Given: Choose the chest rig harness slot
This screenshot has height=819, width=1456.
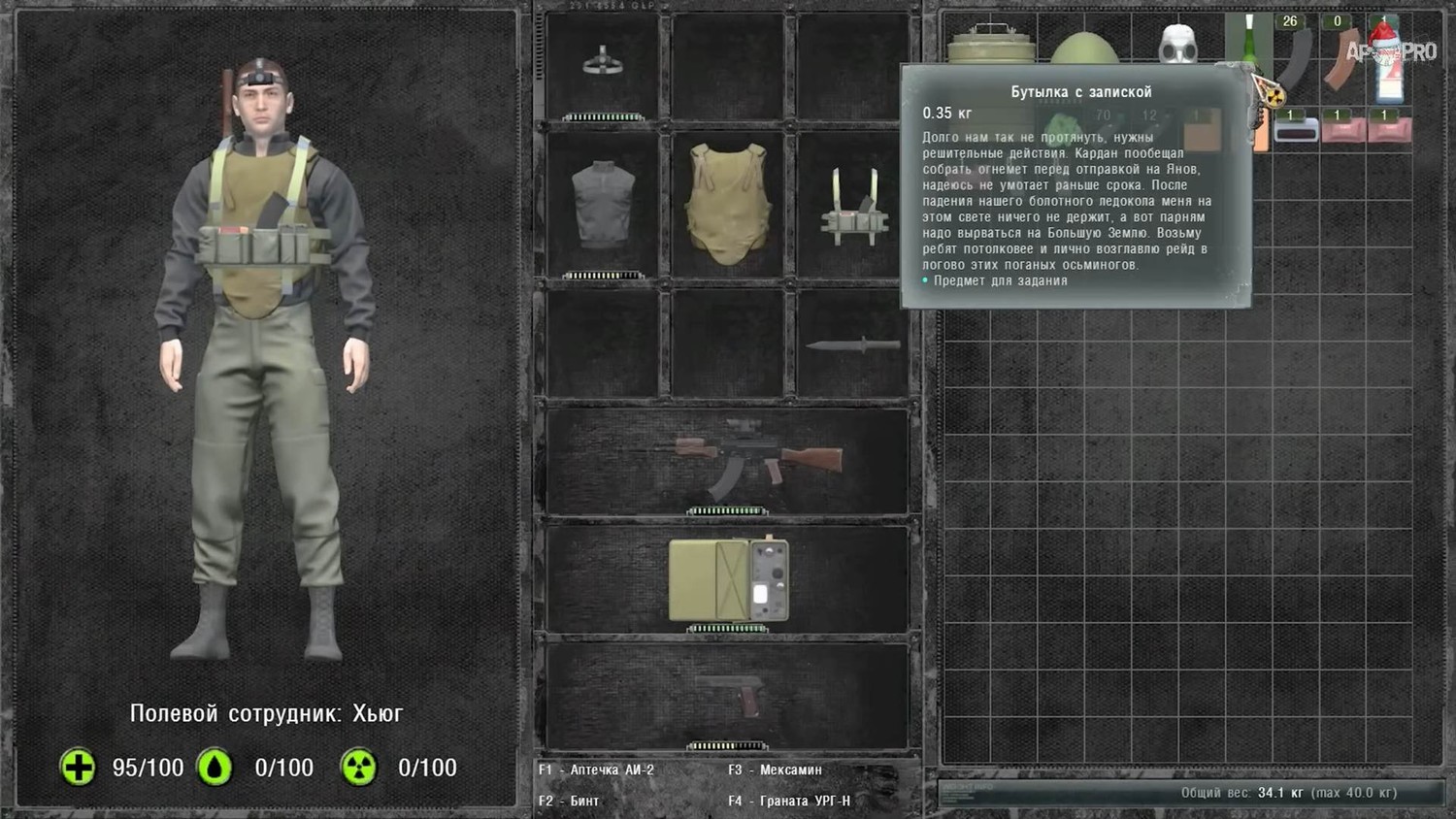Looking at the screenshot, I should 853,207.
